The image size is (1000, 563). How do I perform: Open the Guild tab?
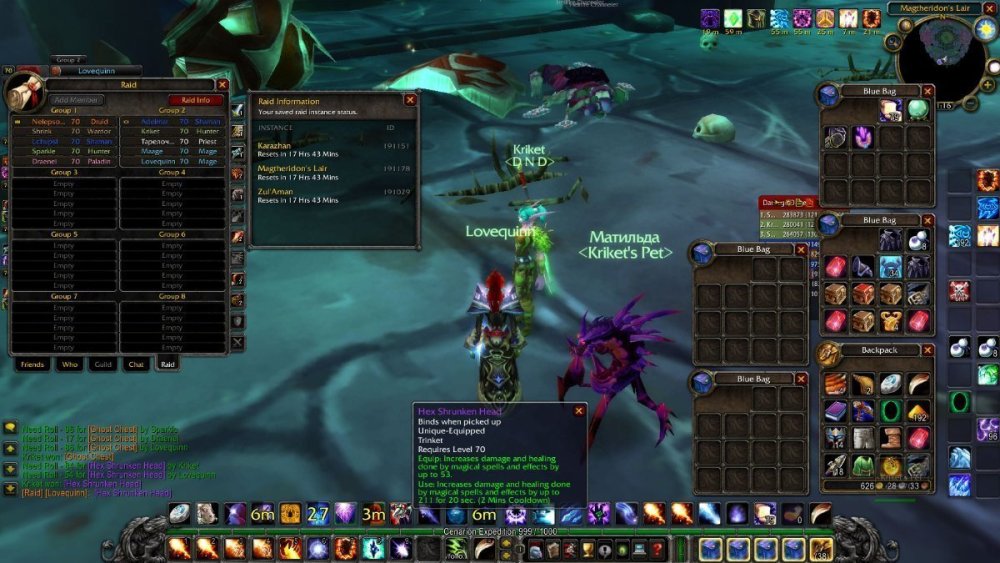(103, 365)
